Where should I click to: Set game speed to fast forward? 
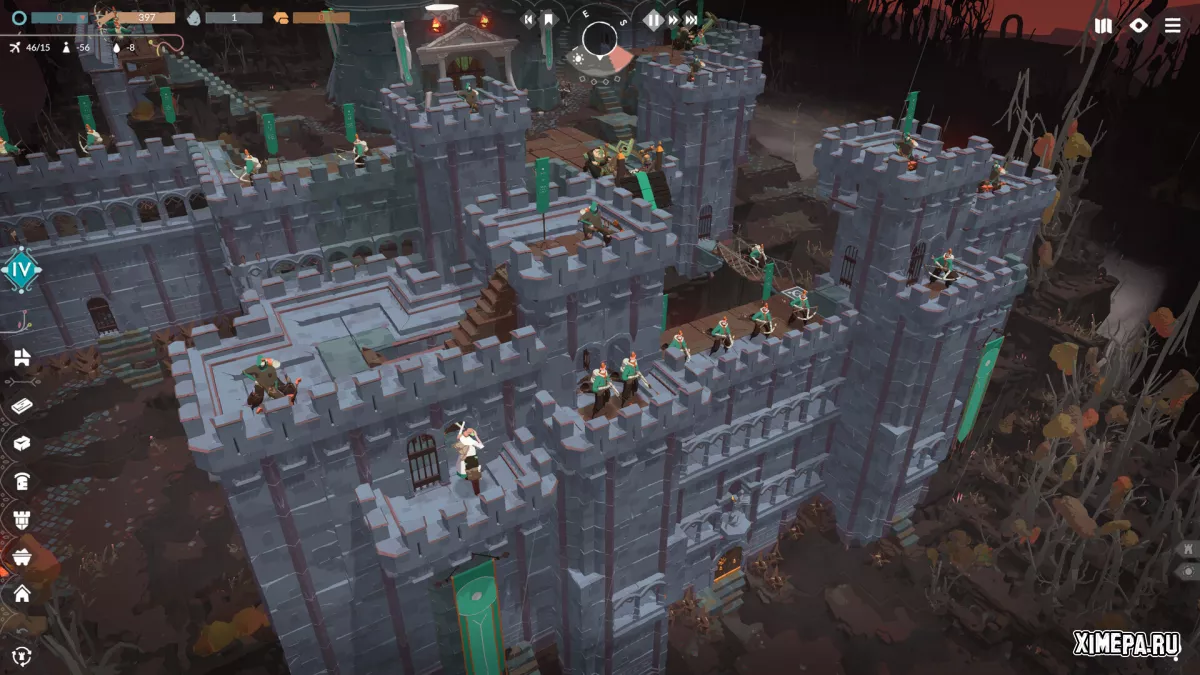point(673,19)
